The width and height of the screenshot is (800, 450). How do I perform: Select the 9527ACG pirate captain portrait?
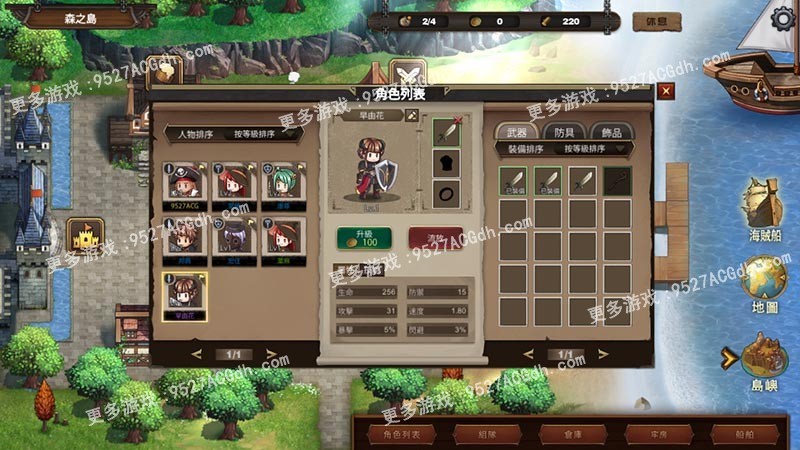click(185, 181)
